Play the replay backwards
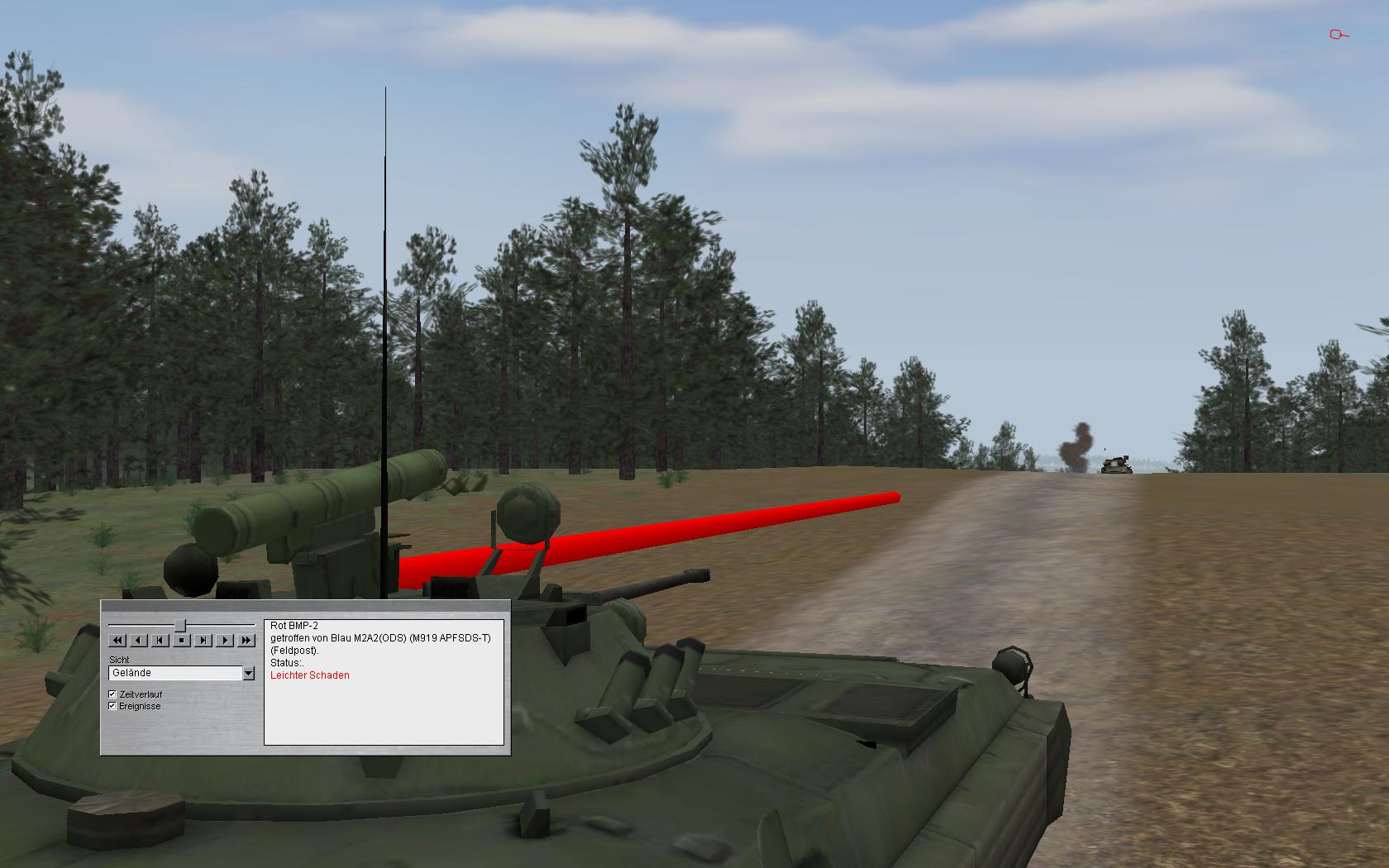The height and width of the screenshot is (868, 1389). pos(139,640)
